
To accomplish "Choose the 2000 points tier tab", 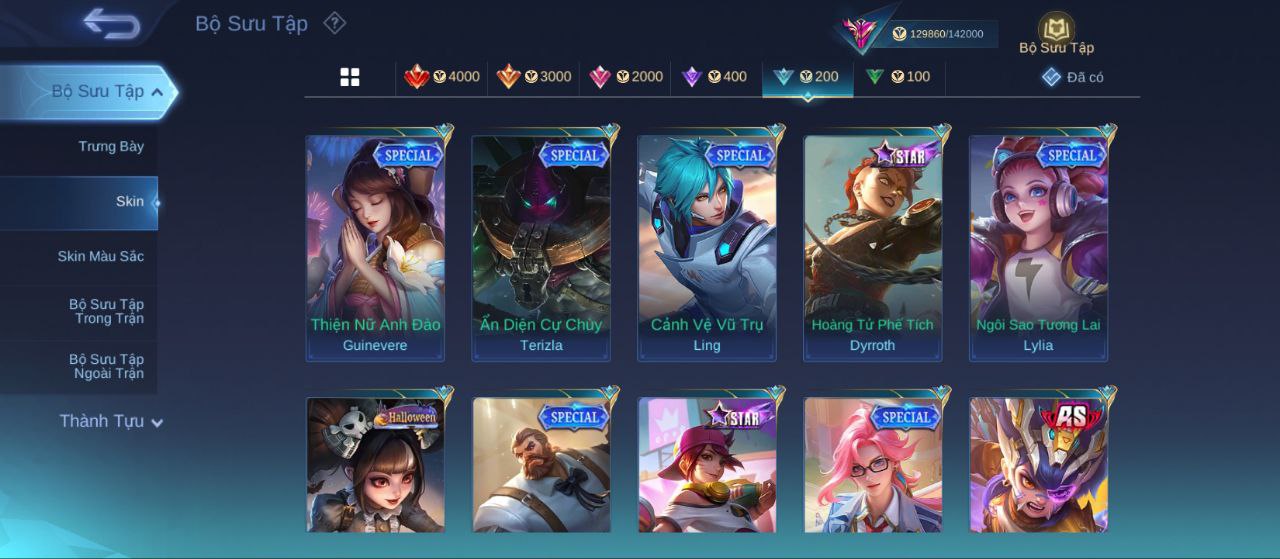I will (x=626, y=77).
